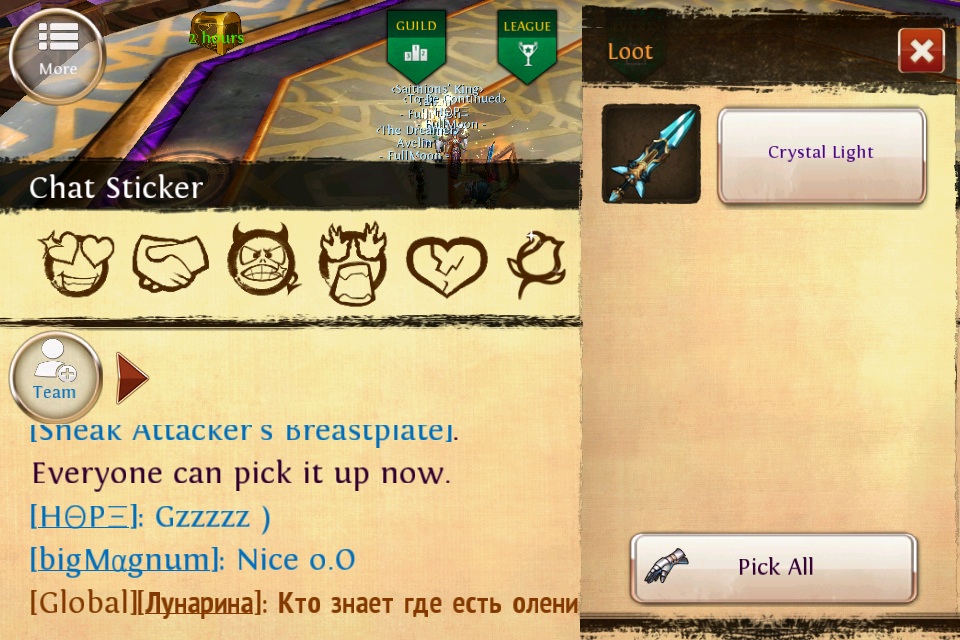Send the flaming screaming face sticker
960x640 pixels.
click(352, 263)
